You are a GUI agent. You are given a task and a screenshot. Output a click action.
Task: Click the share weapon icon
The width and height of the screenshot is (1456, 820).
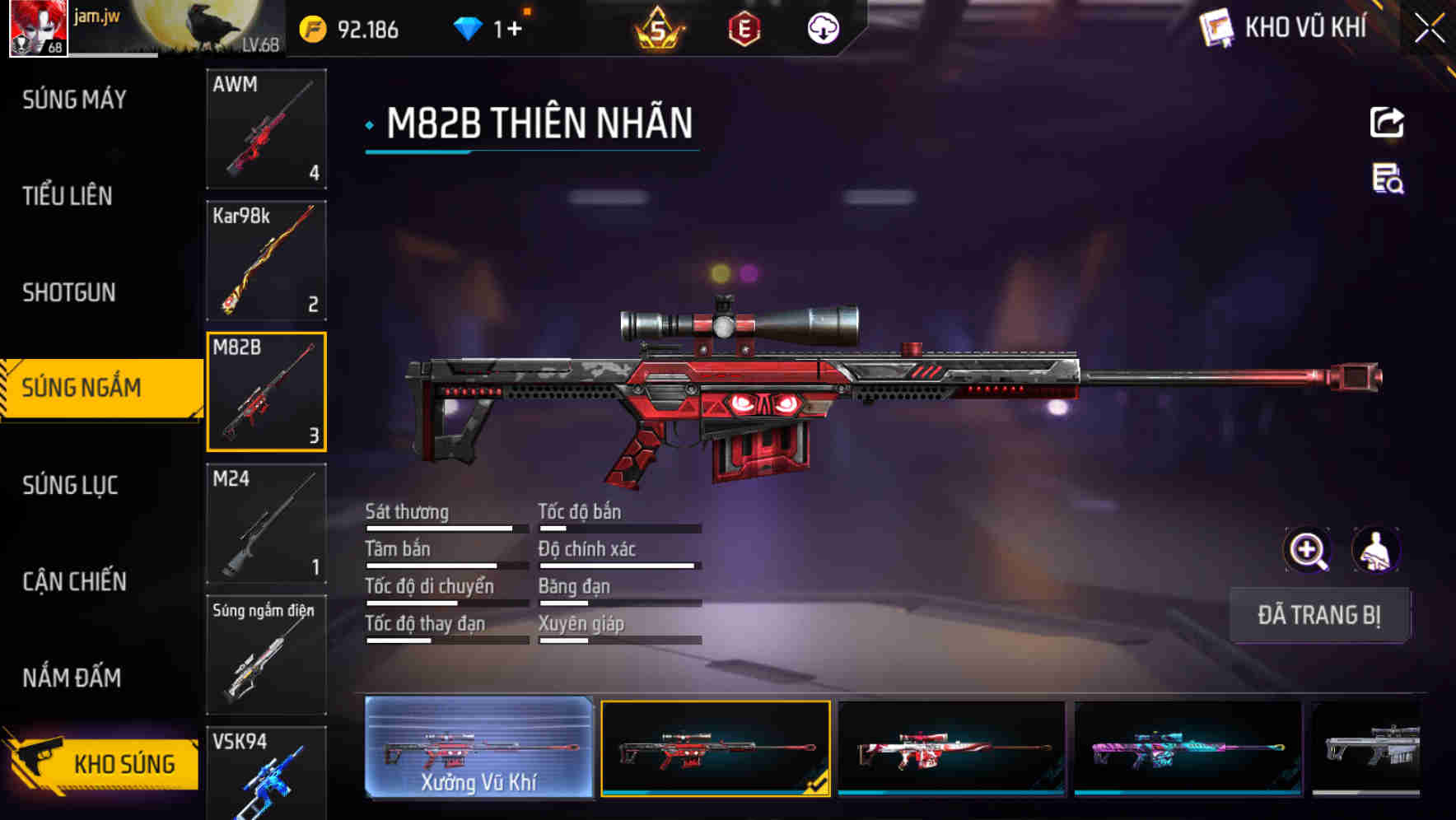pos(1386,122)
